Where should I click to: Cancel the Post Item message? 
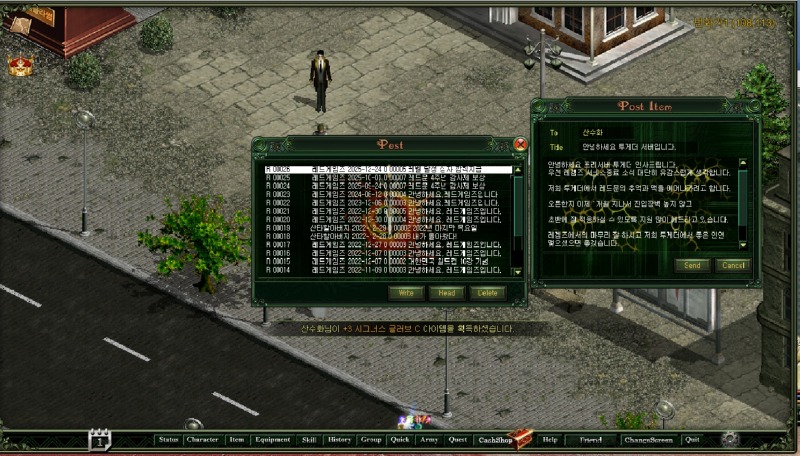(x=732, y=265)
